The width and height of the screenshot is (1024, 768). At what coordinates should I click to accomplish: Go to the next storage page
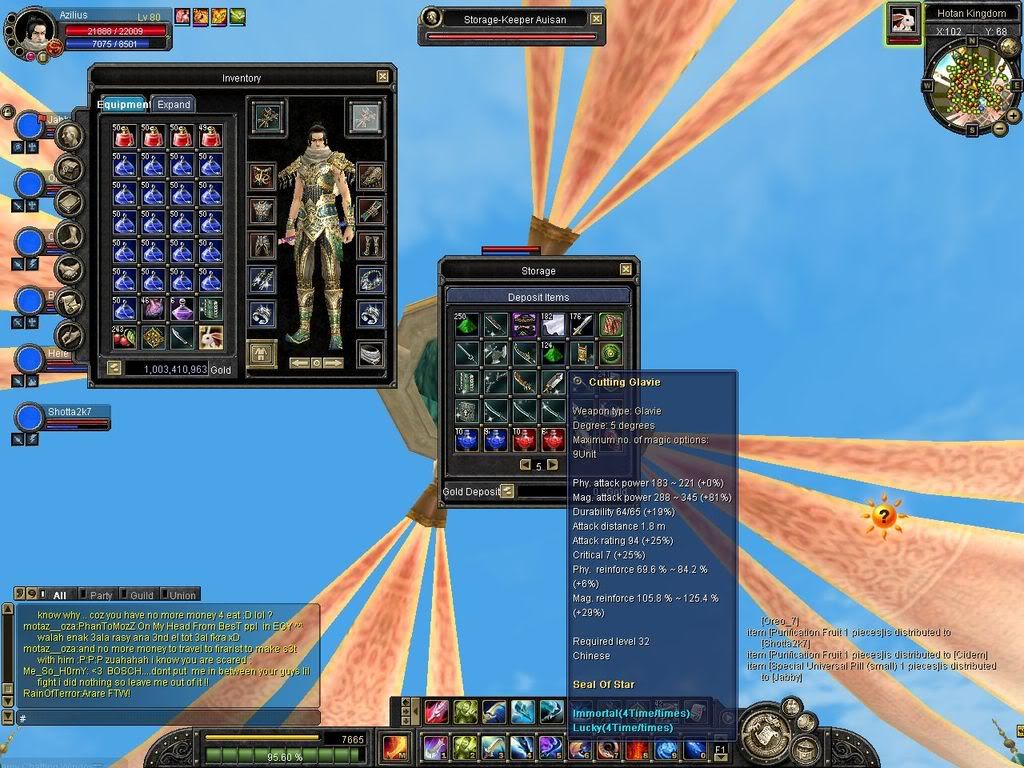pyautogui.click(x=552, y=465)
